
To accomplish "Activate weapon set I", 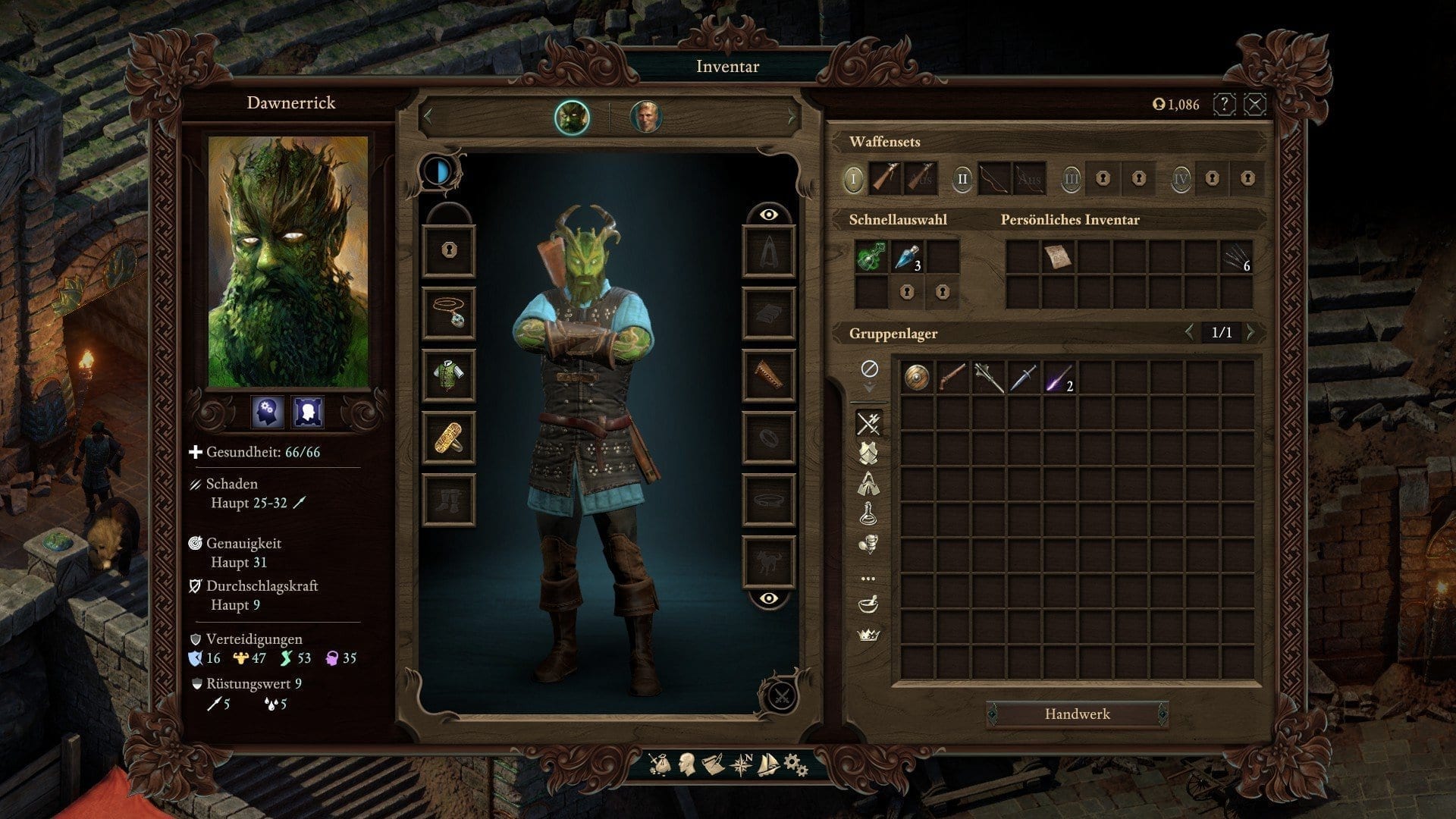I will (853, 180).
